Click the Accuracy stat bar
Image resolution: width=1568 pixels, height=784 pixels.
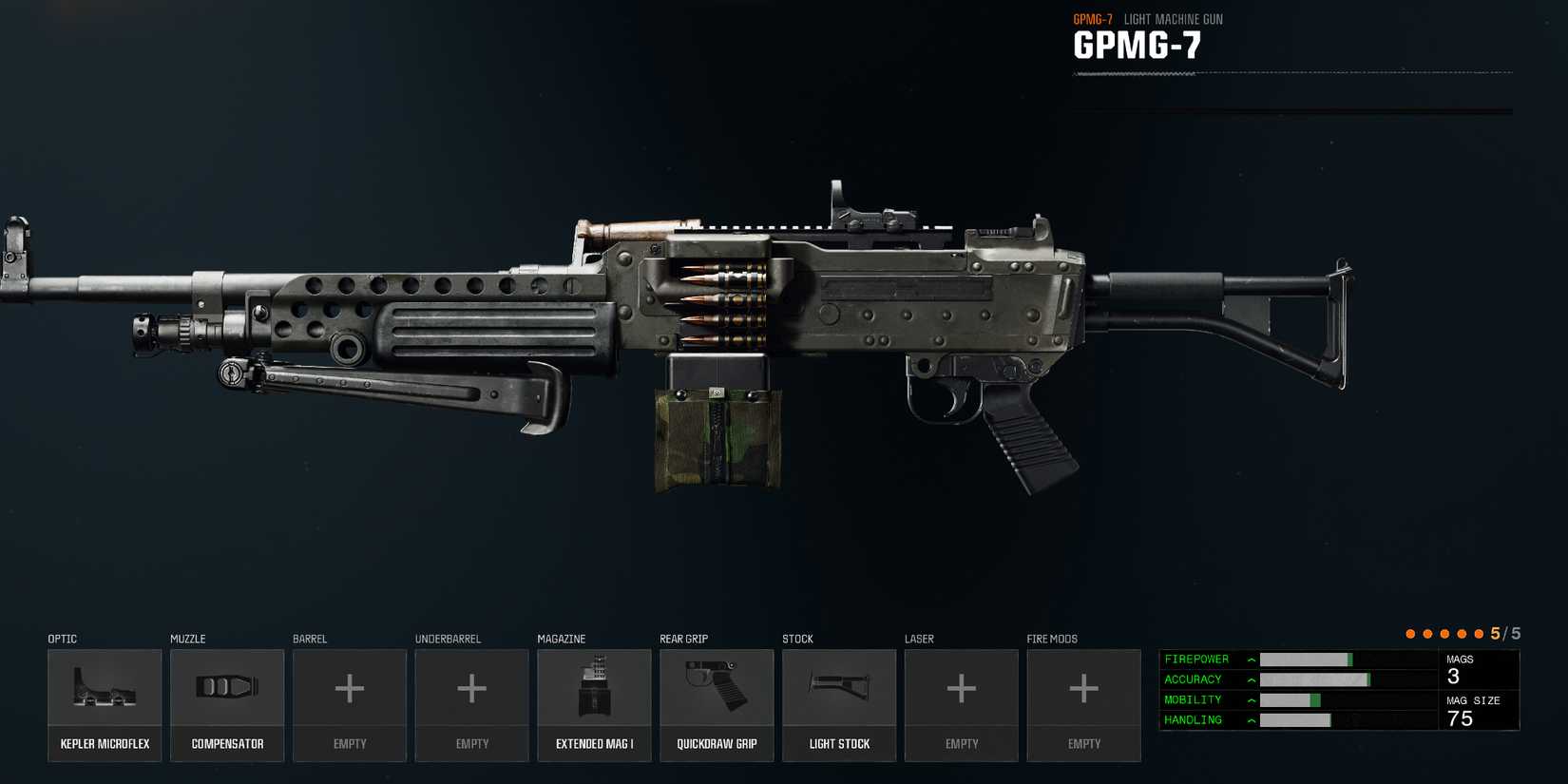pos(1316,679)
